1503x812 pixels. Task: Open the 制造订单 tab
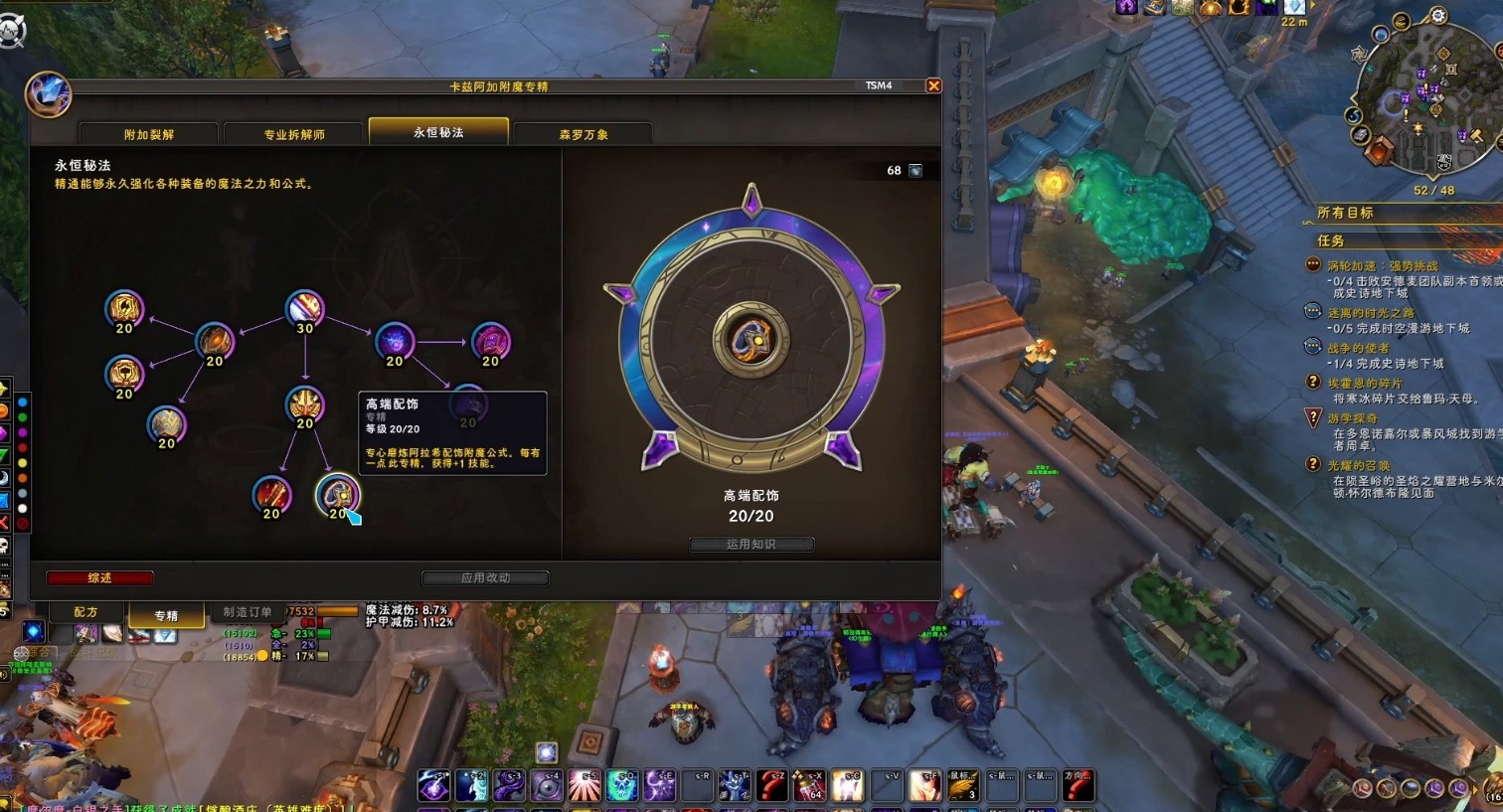248,612
